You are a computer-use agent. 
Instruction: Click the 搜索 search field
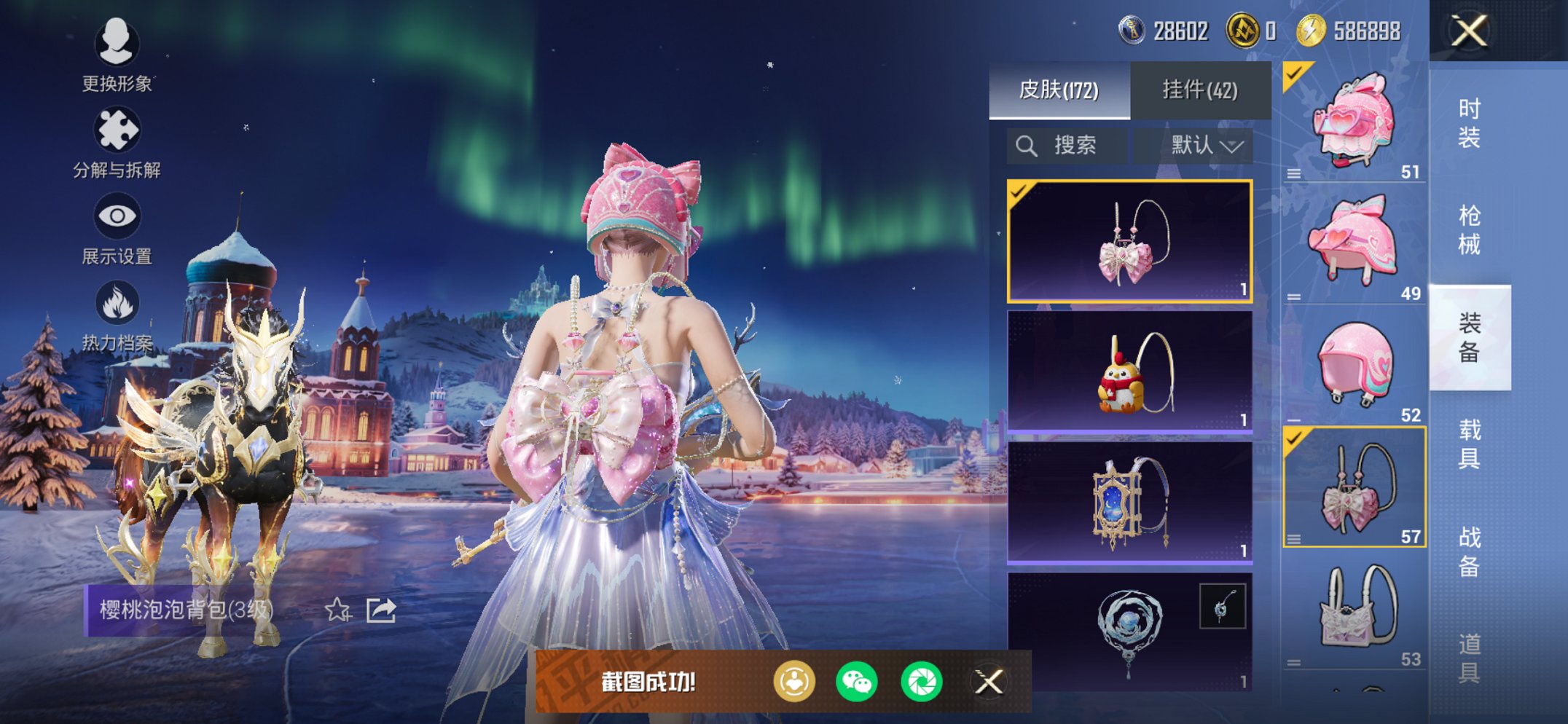pyautogui.click(x=1067, y=146)
